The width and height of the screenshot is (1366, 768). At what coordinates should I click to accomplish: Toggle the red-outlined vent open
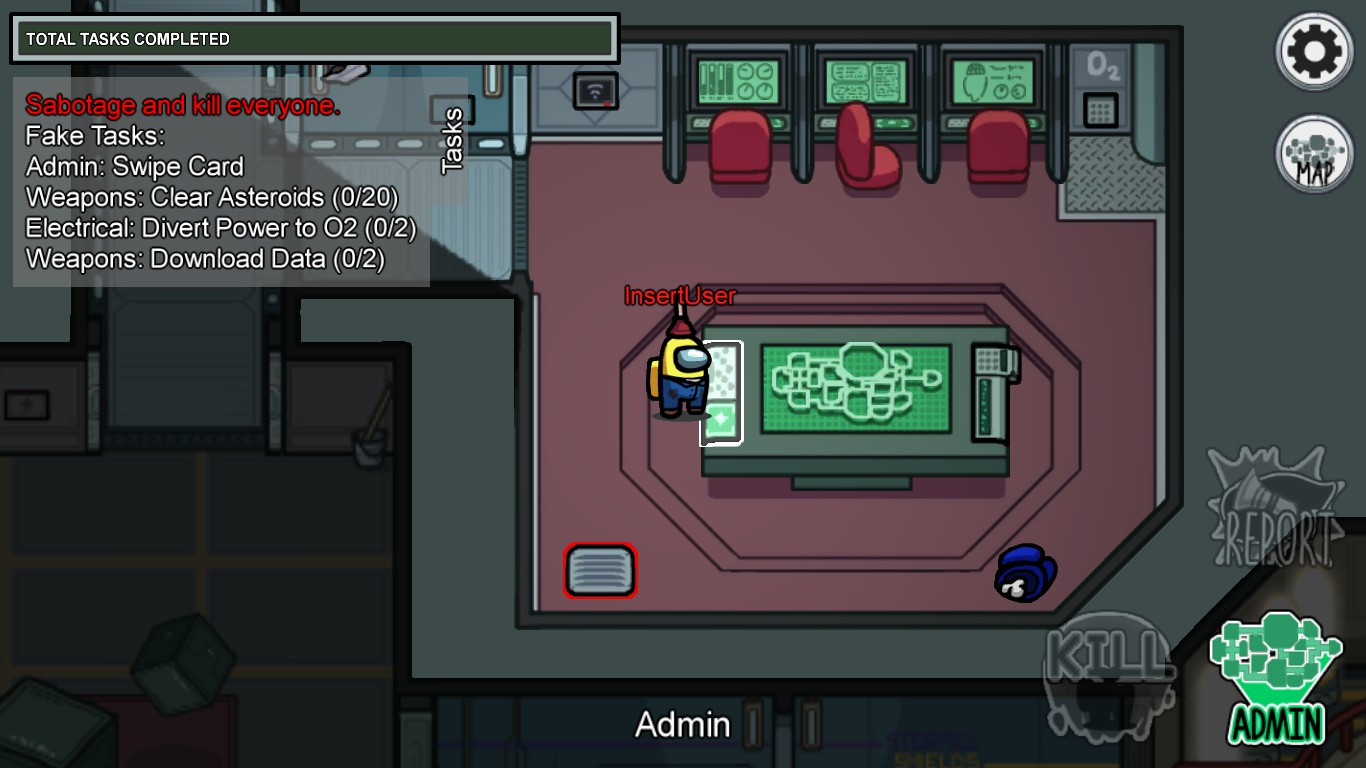pyautogui.click(x=598, y=569)
